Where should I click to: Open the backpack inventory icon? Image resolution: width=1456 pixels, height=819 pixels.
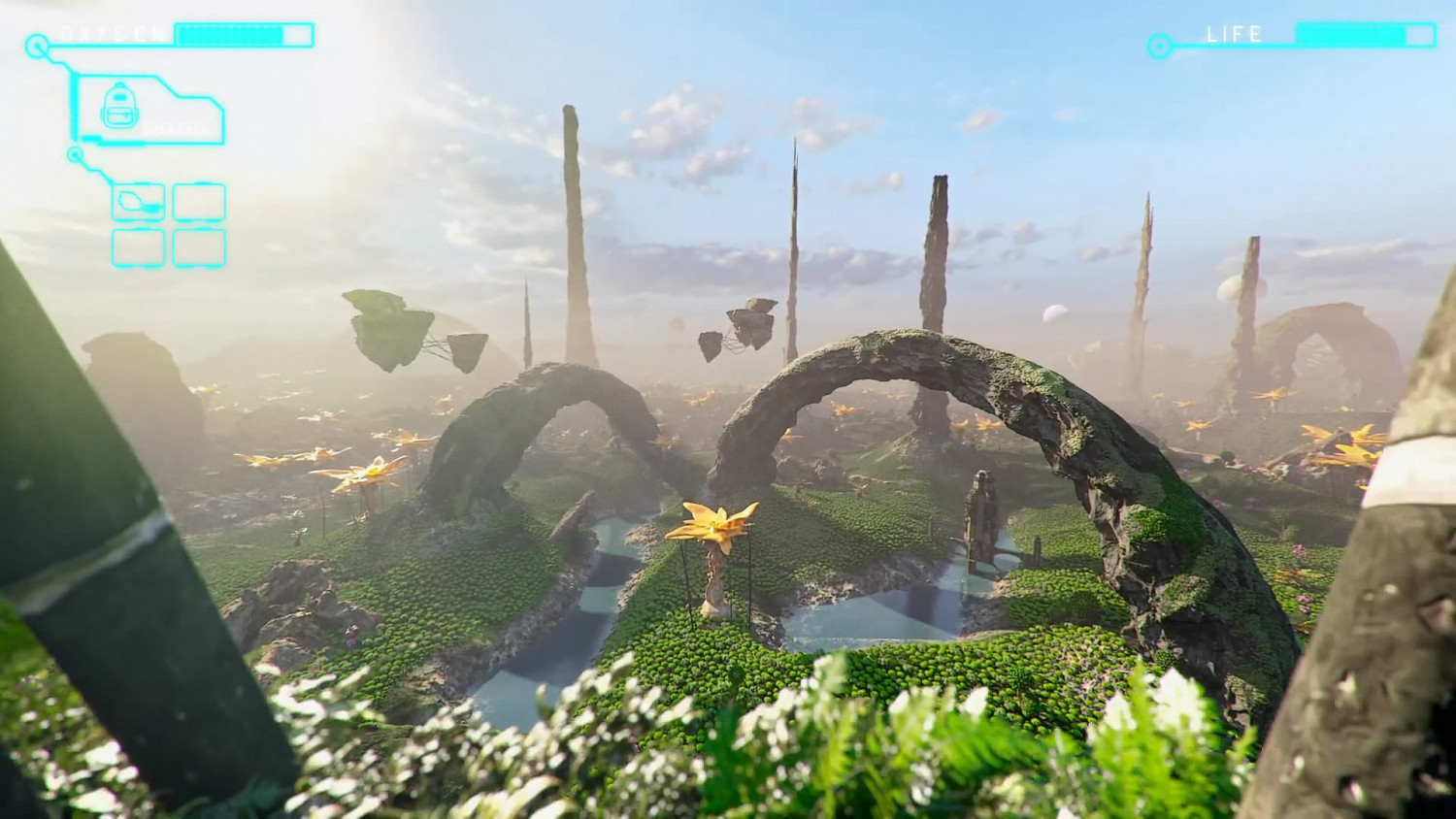(x=119, y=107)
